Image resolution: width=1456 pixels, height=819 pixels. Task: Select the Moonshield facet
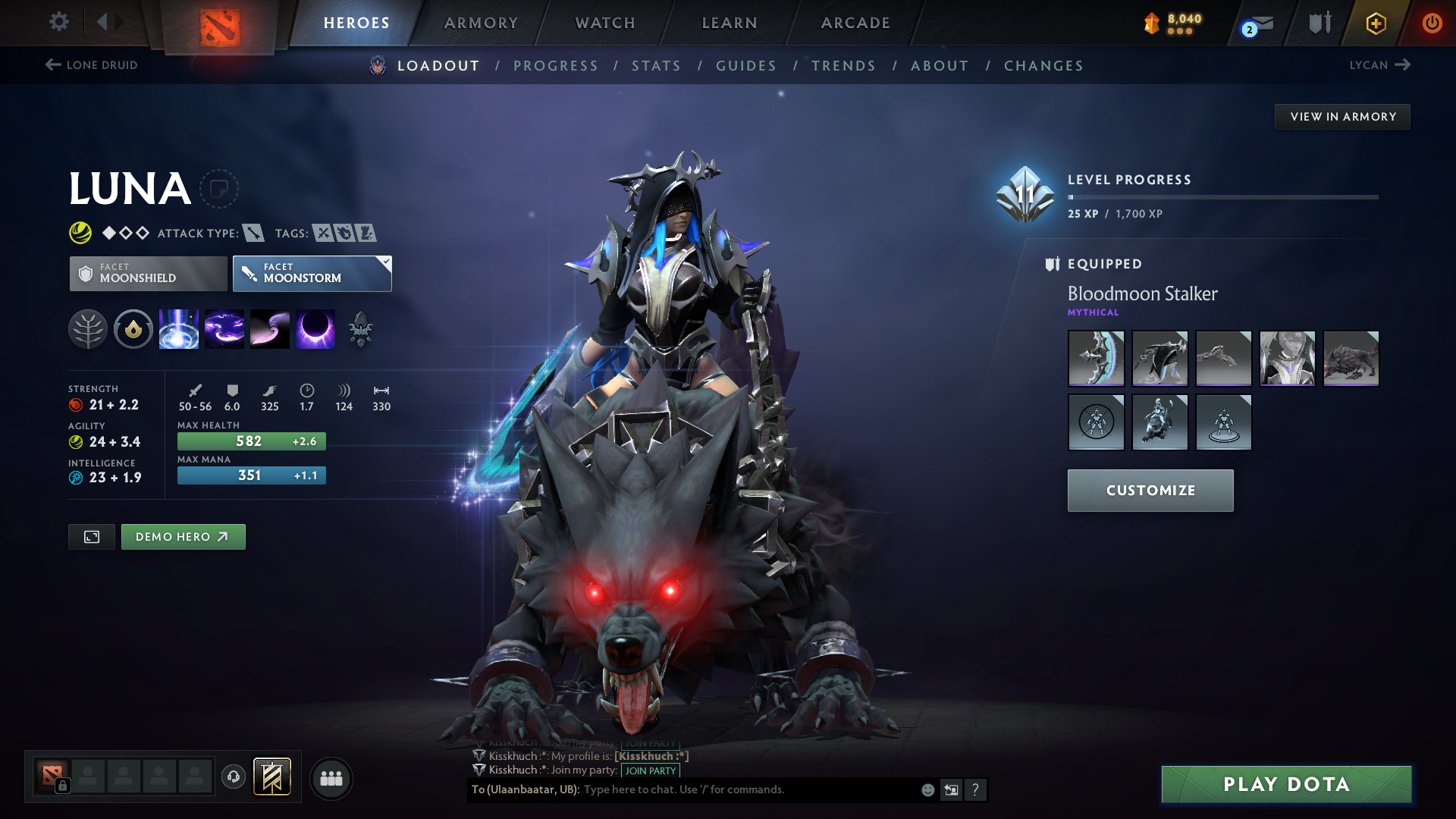pos(147,273)
